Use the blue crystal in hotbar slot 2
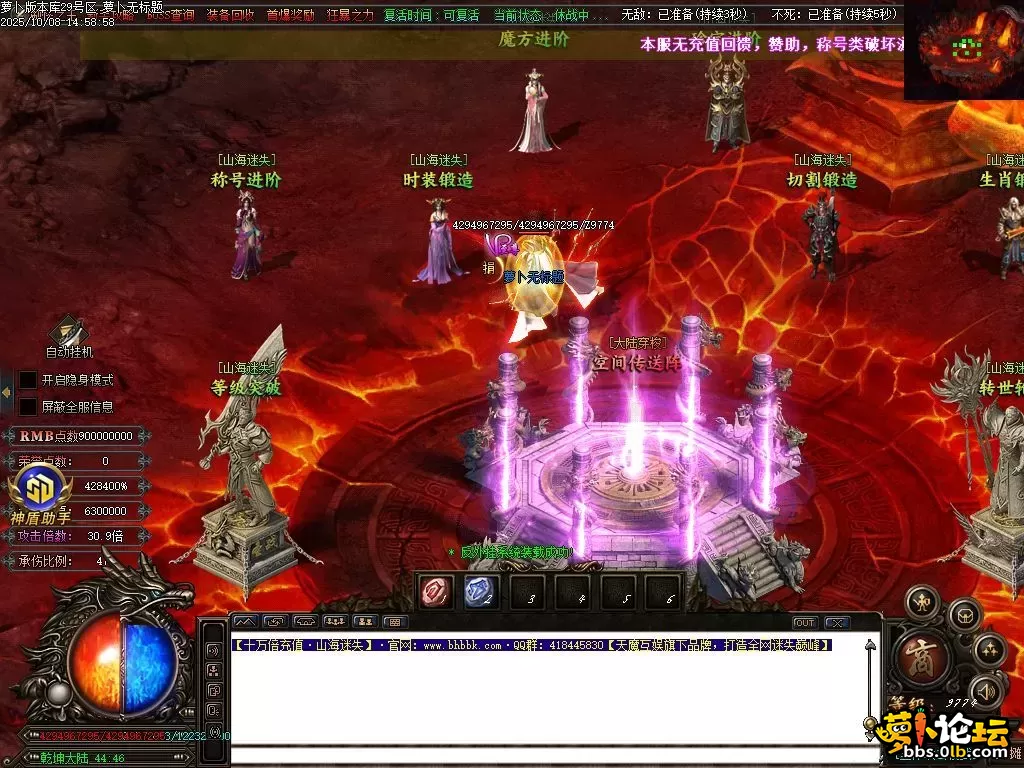Viewport: 1024px width, 768px height. pos(481,592)
